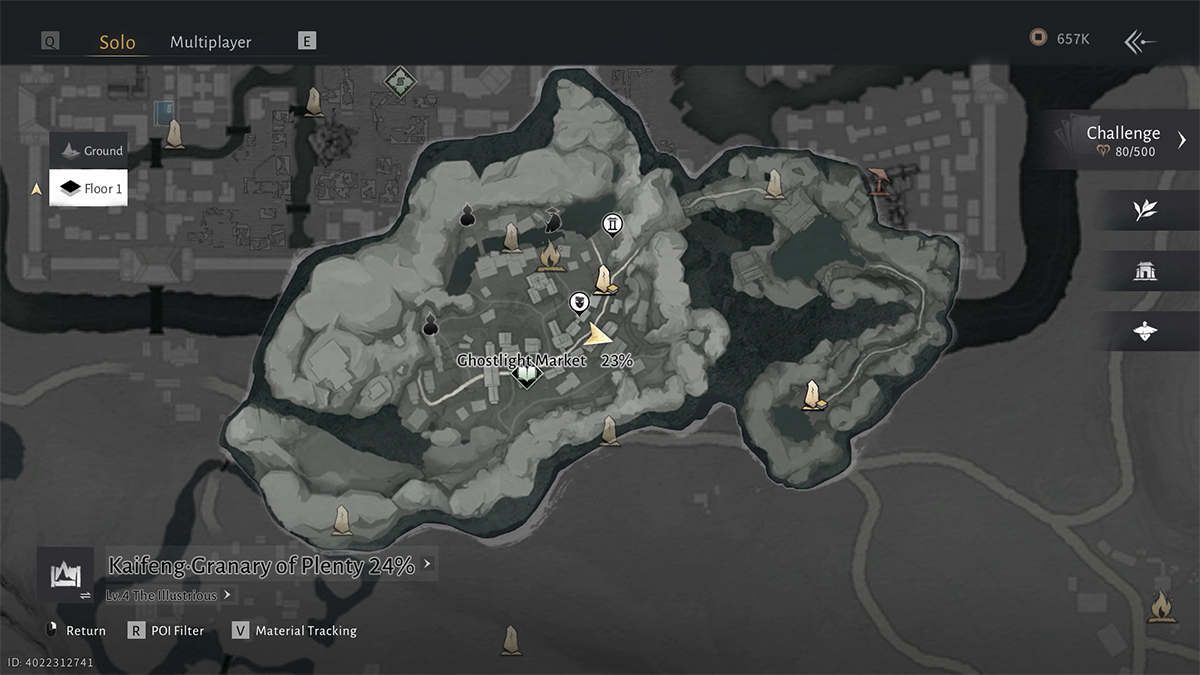Close the map with the back arrow

[1140, 41]
